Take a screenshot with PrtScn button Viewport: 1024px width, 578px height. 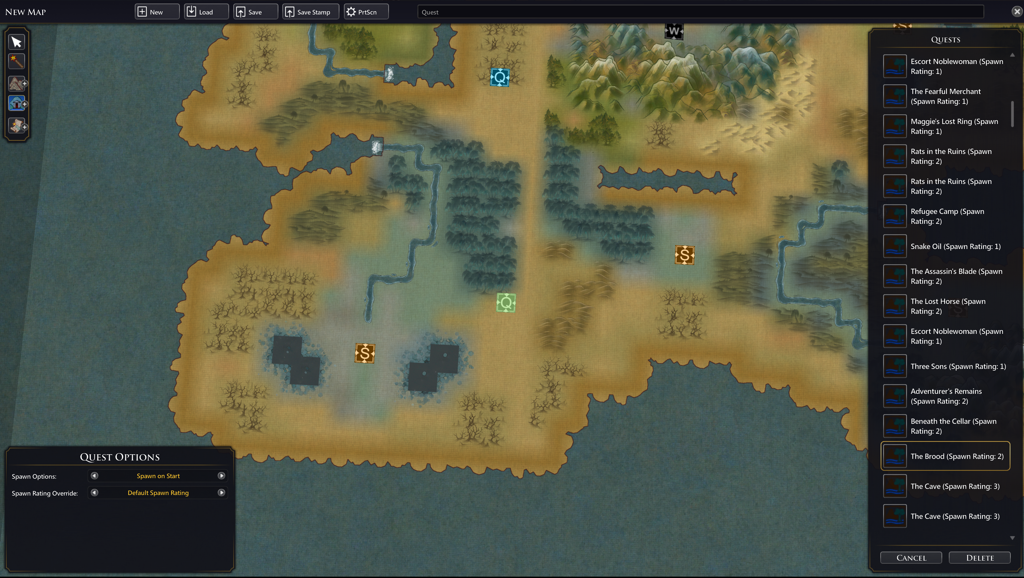pyautogui.click(x=366, y=12)
